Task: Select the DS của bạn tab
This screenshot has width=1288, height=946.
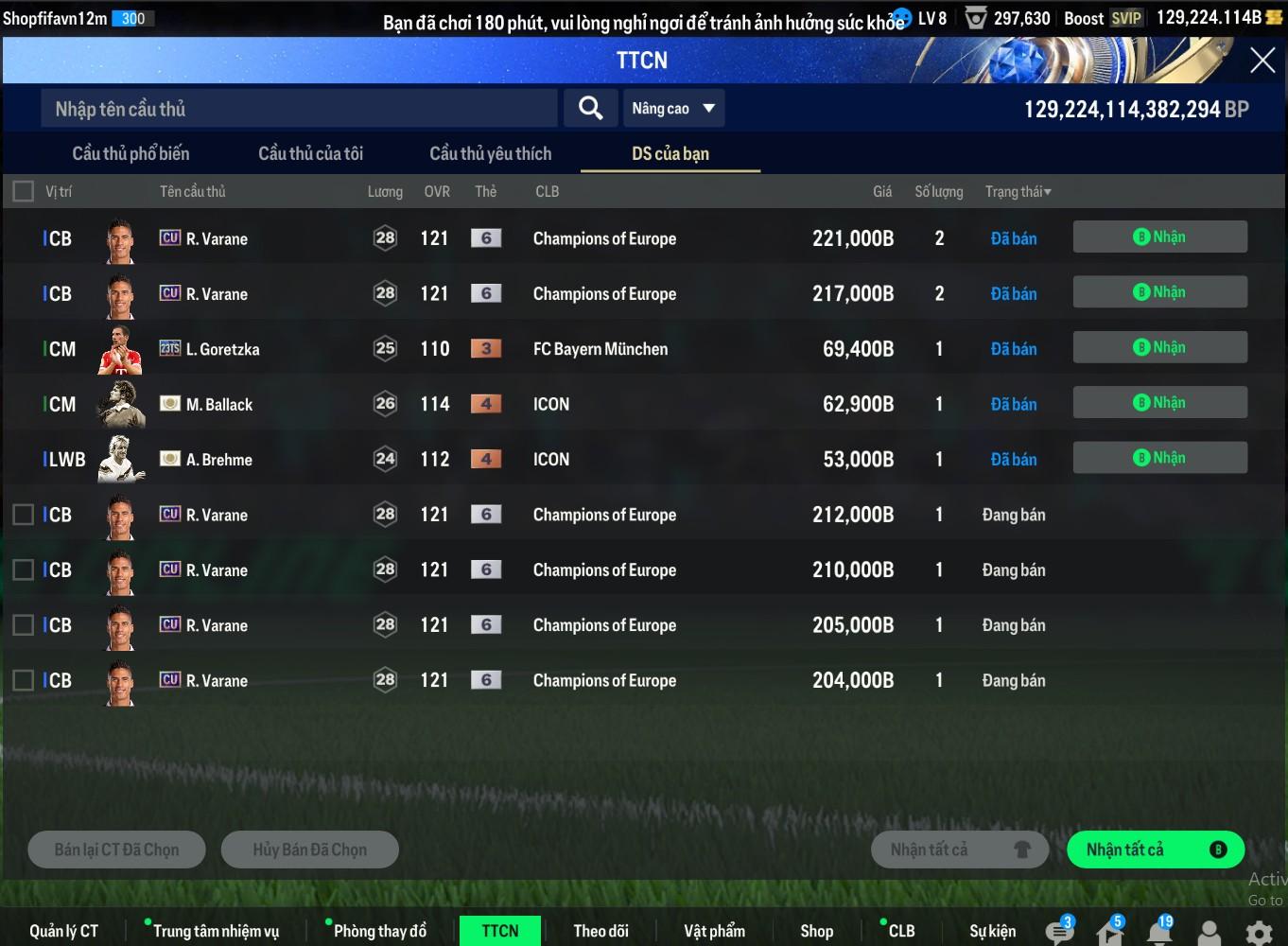Action: [670, 153]
